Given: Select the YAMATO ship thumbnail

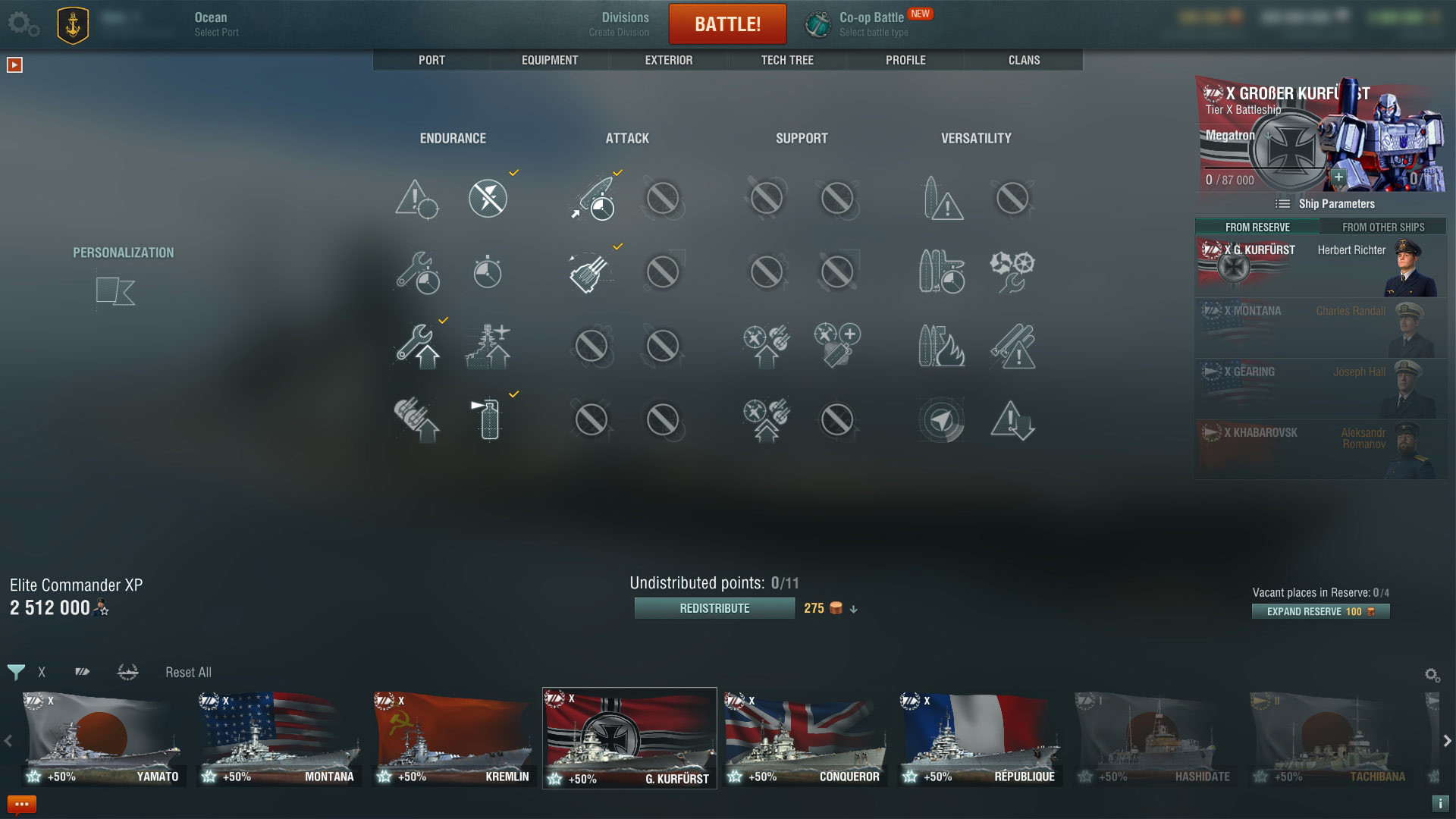Looking at the screenshot, I should click(104, 737).
